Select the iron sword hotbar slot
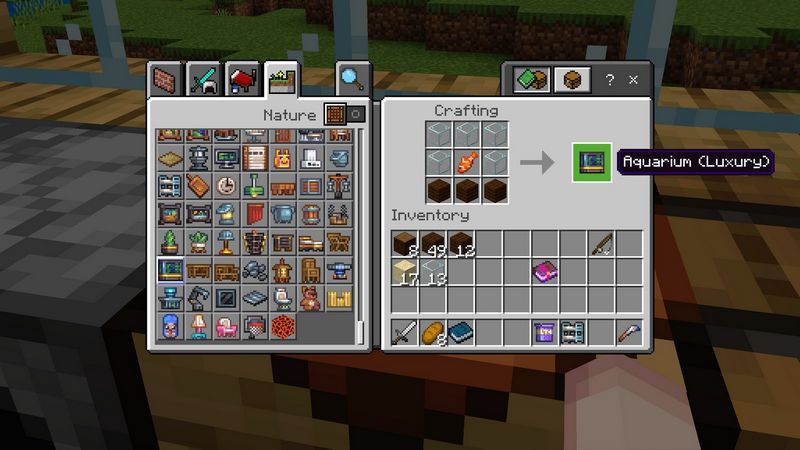The width and height of the screenshot is (800, 450). coord(404,333)
